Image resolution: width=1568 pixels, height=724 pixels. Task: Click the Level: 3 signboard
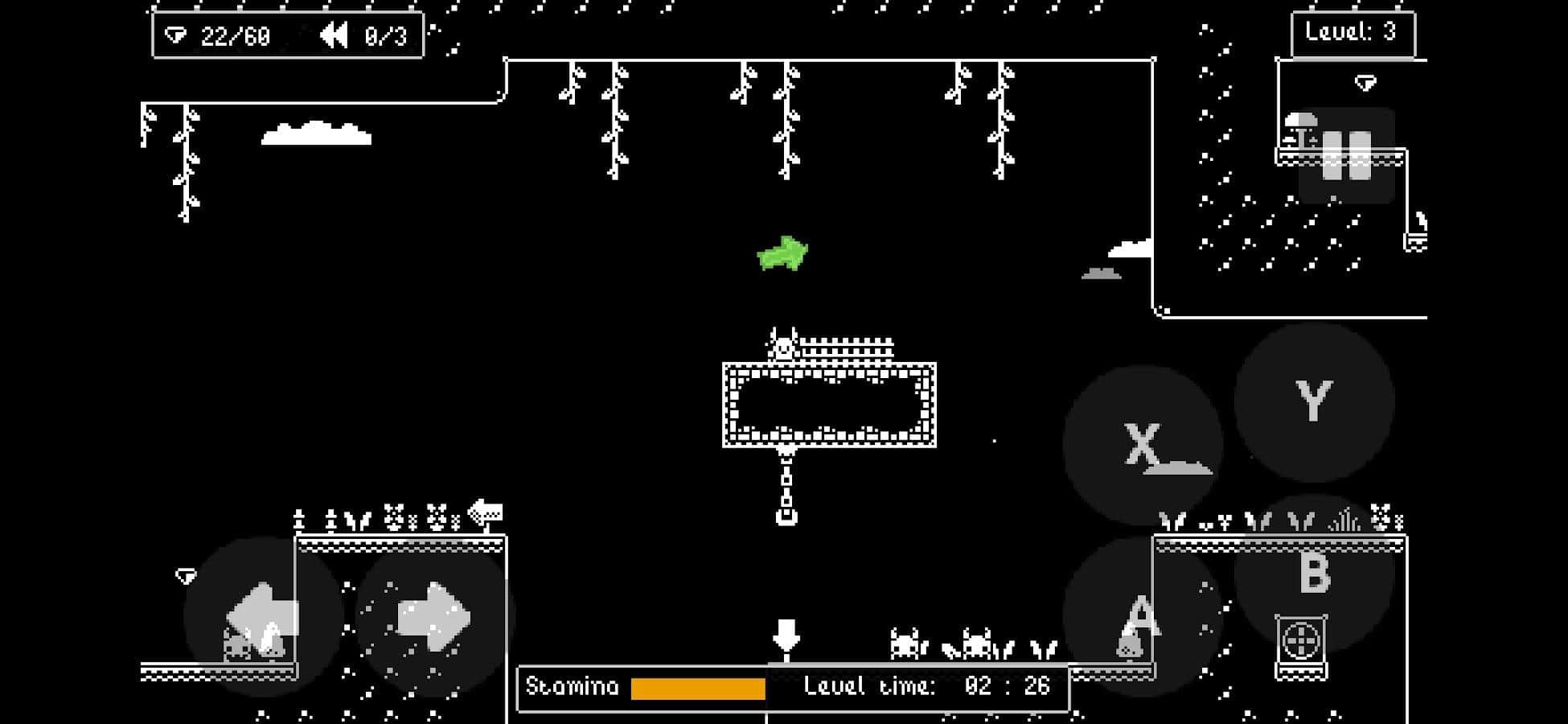point(1353,34)
